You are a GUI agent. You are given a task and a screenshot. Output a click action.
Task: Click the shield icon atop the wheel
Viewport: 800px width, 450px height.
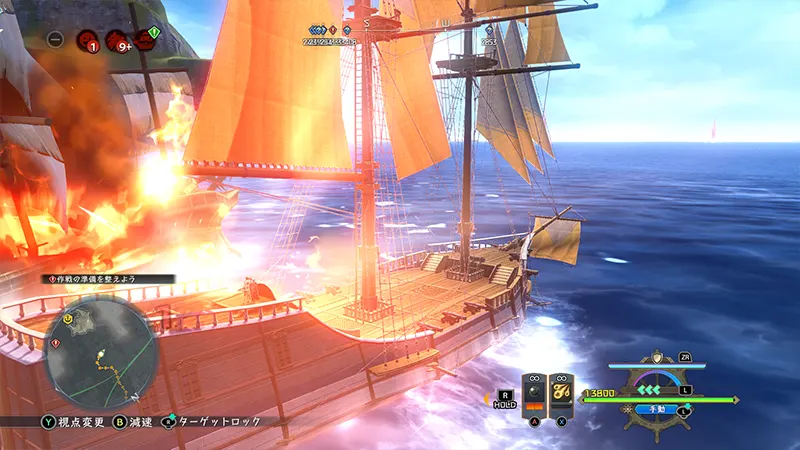pyautogui.click(x=657, y=357)
